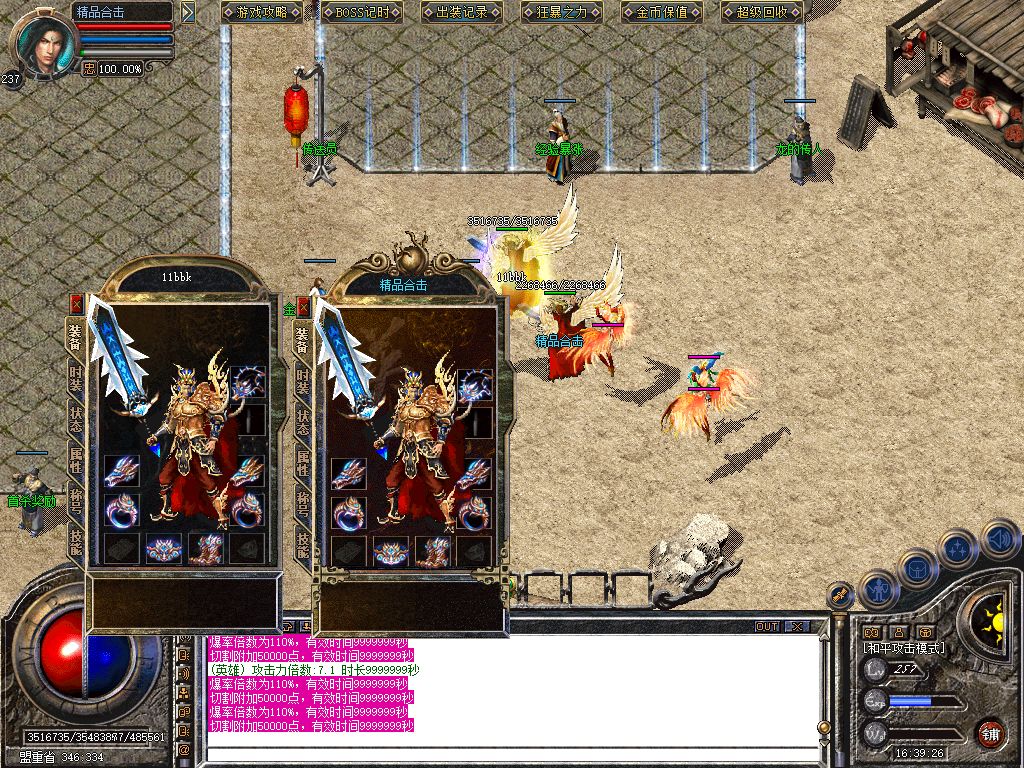The height and width of the screenshot is (768, 1024).
Task: Toggle the sound speaker button
Action: (999, 539)
